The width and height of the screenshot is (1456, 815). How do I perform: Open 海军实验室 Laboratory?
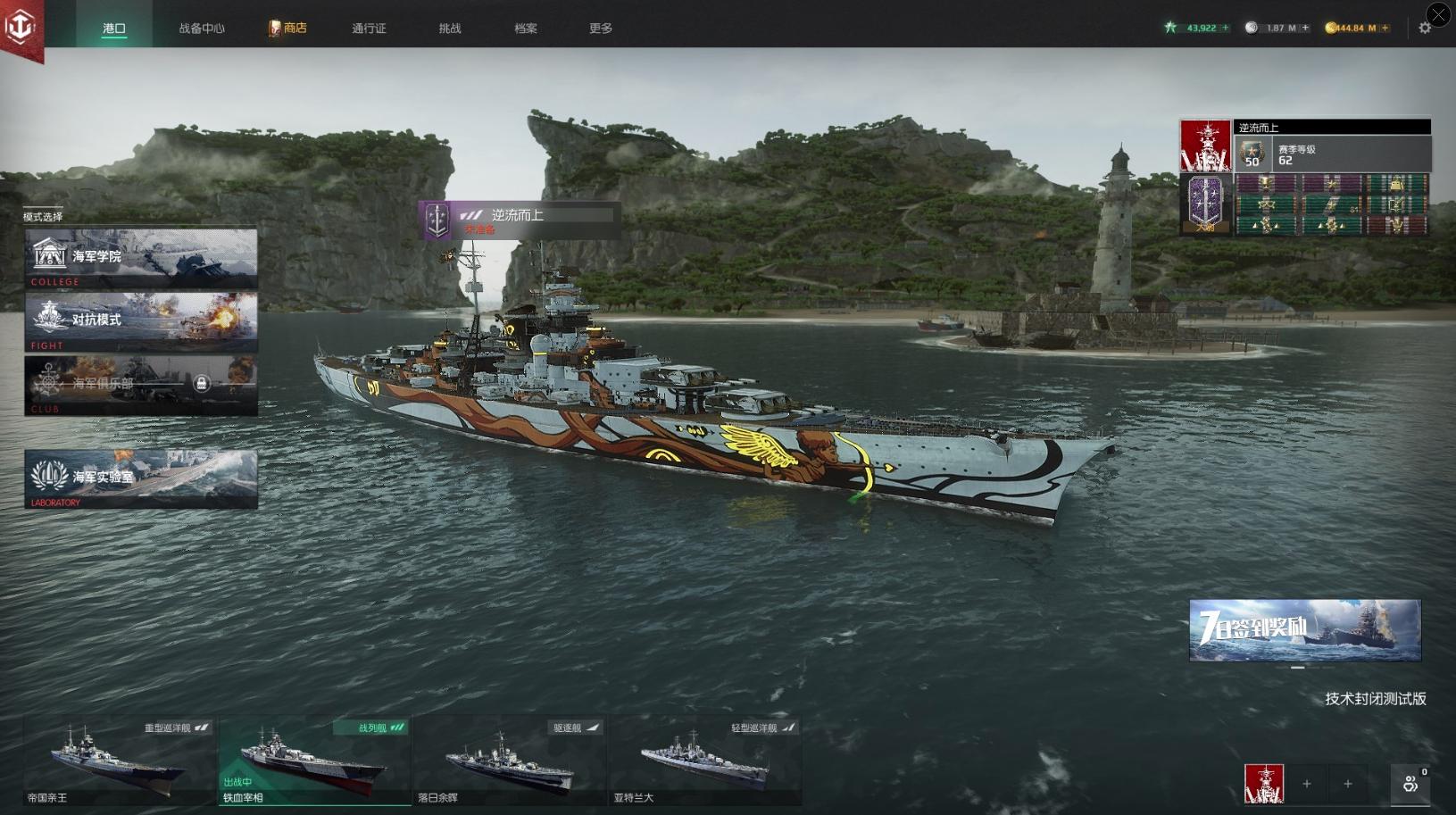(x=141, y=478)
